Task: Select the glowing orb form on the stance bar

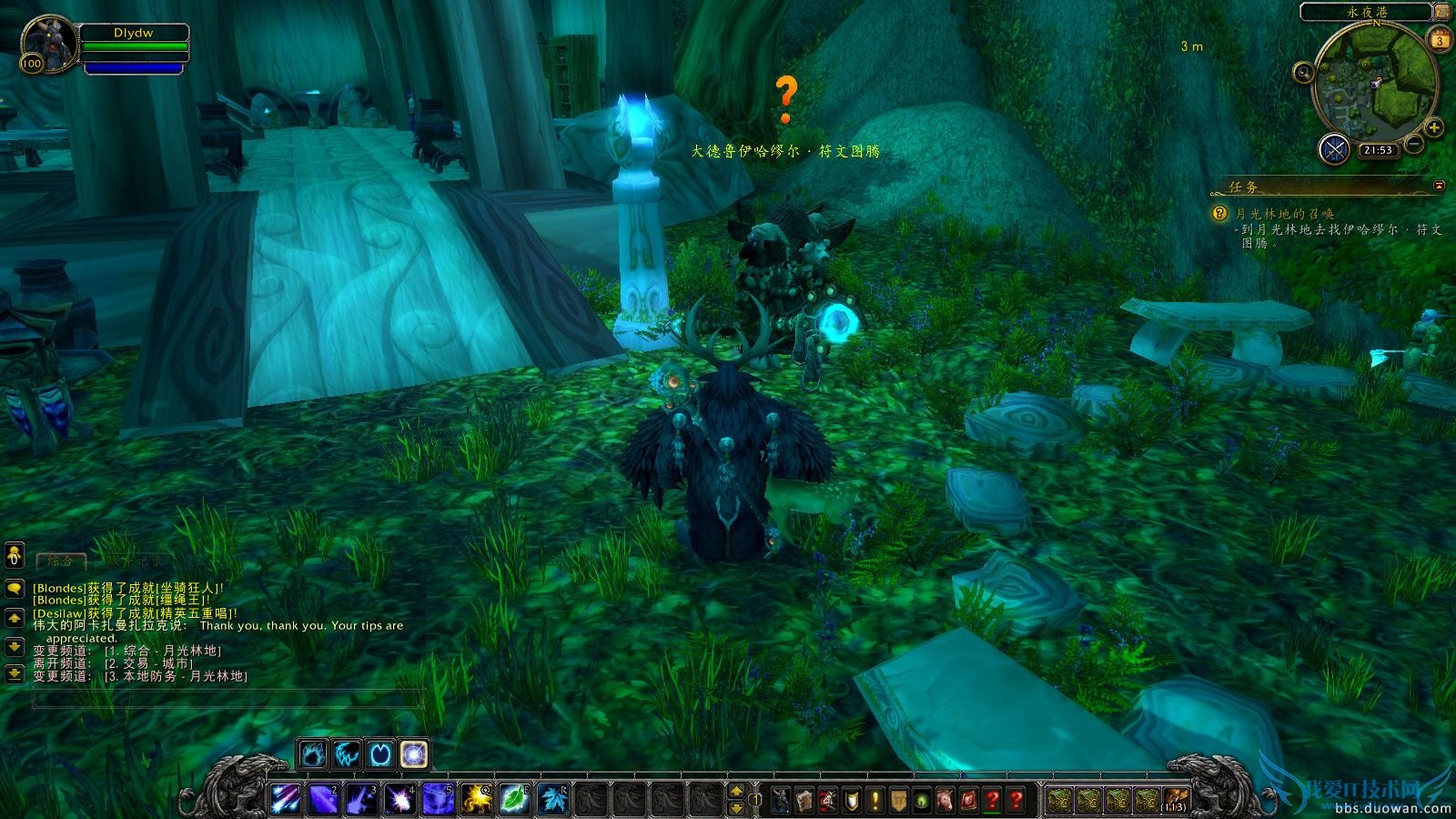Action: pyautogui.click(x=413, y=753)
